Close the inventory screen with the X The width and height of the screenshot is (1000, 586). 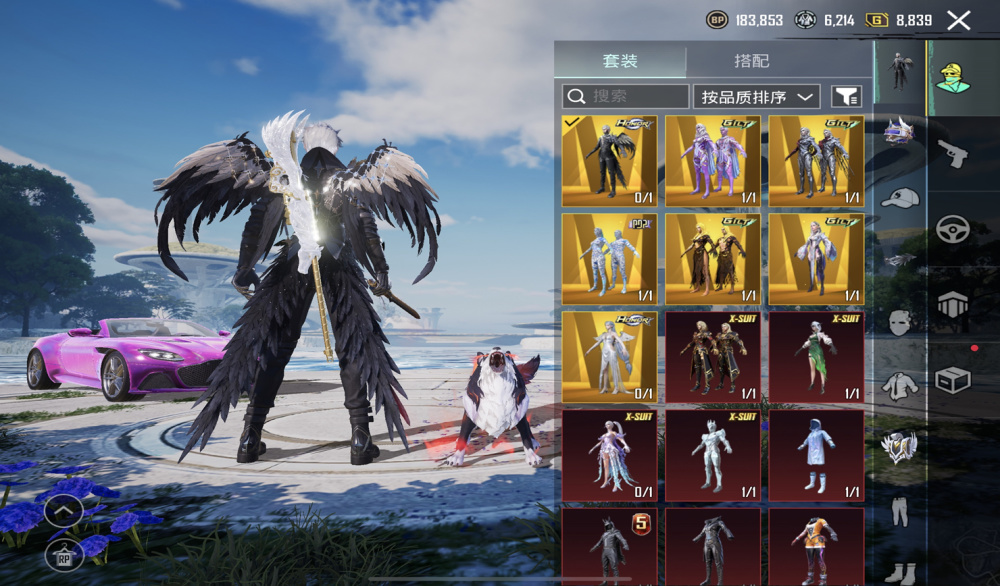pyautogui.click(x=958, y=20)
